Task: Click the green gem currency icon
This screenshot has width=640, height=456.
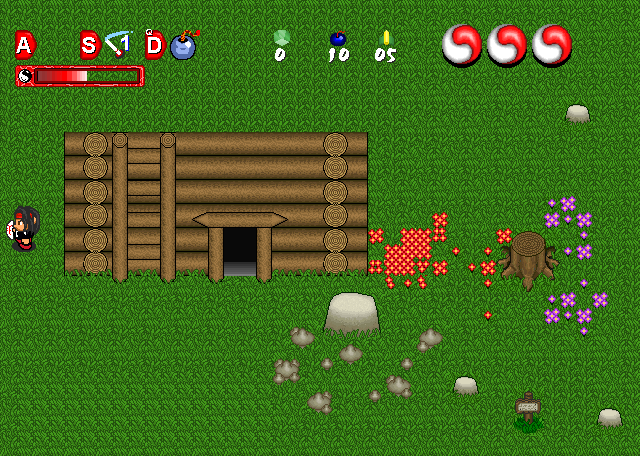Action: [281, 38]
